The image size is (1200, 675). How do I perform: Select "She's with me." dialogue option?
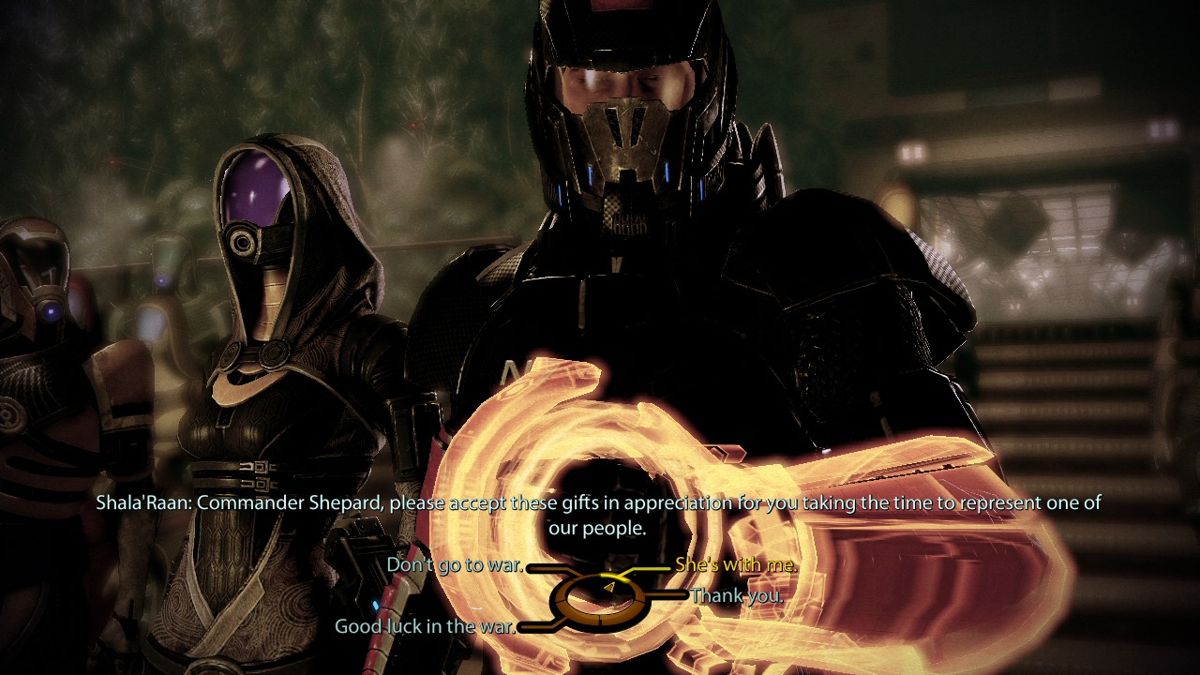click(x=736, y=565)
